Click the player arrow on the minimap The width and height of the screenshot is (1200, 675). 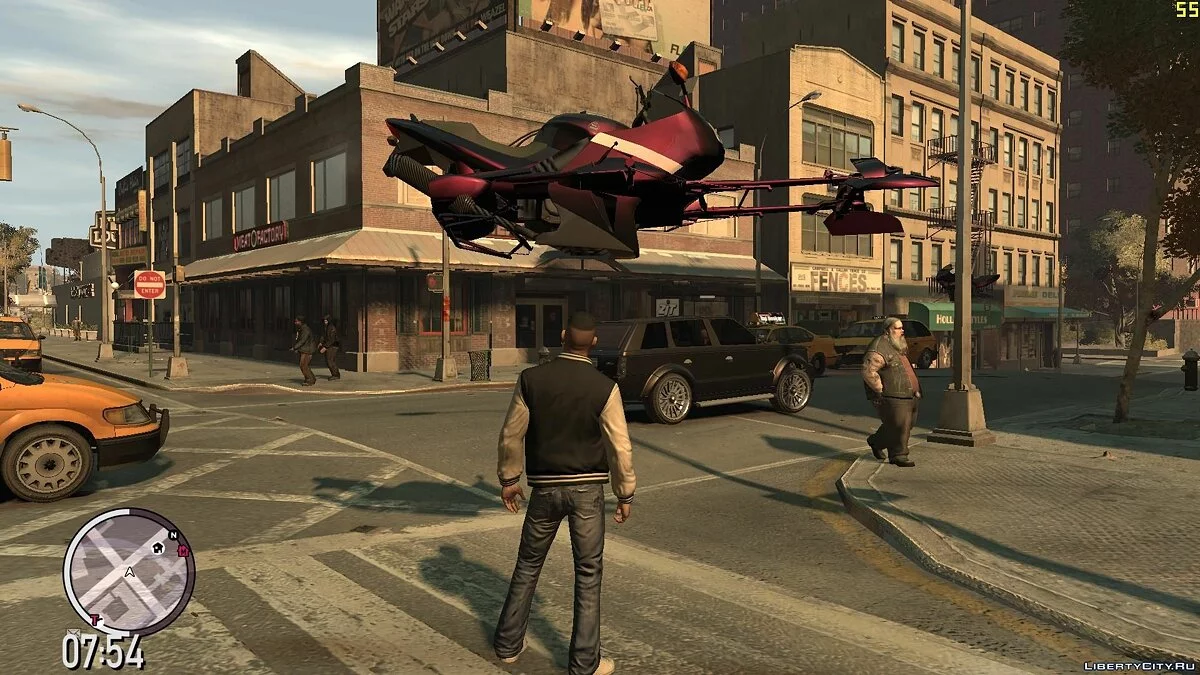click(x=129, y=573)
